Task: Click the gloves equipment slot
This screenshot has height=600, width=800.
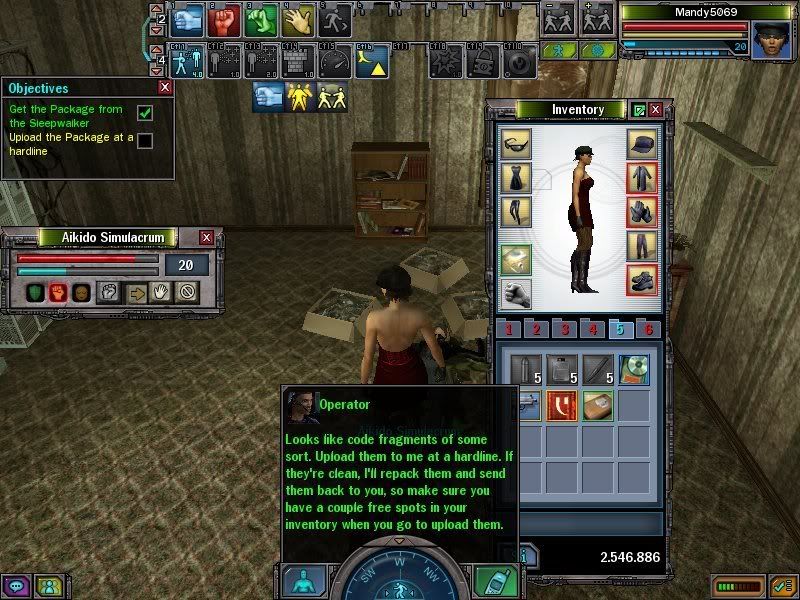Action: [x=642, y=211]
